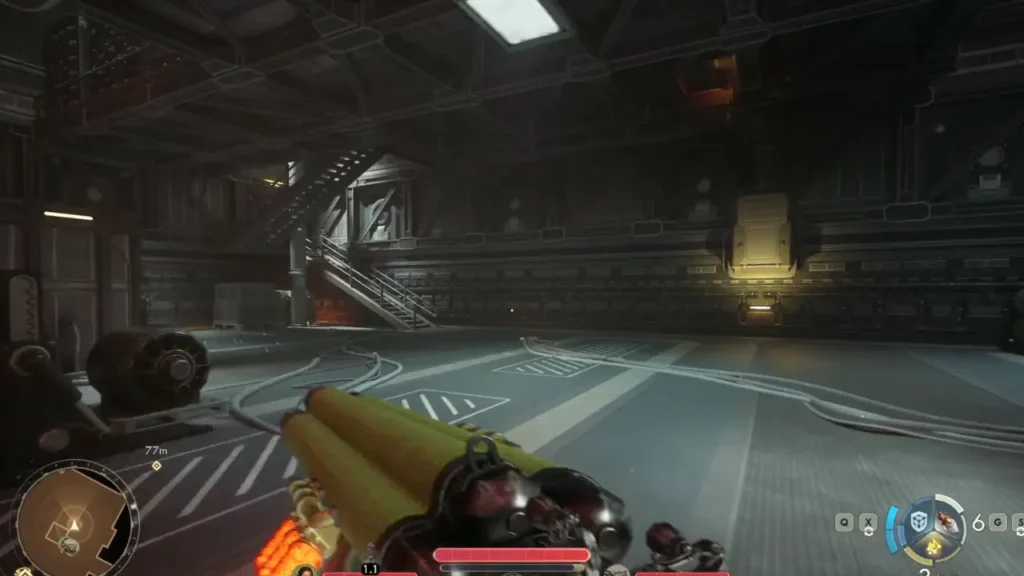This screenshot has height=576, width=1024.
Task: Activate the blue shield cube ability
Action: [920, 520]
